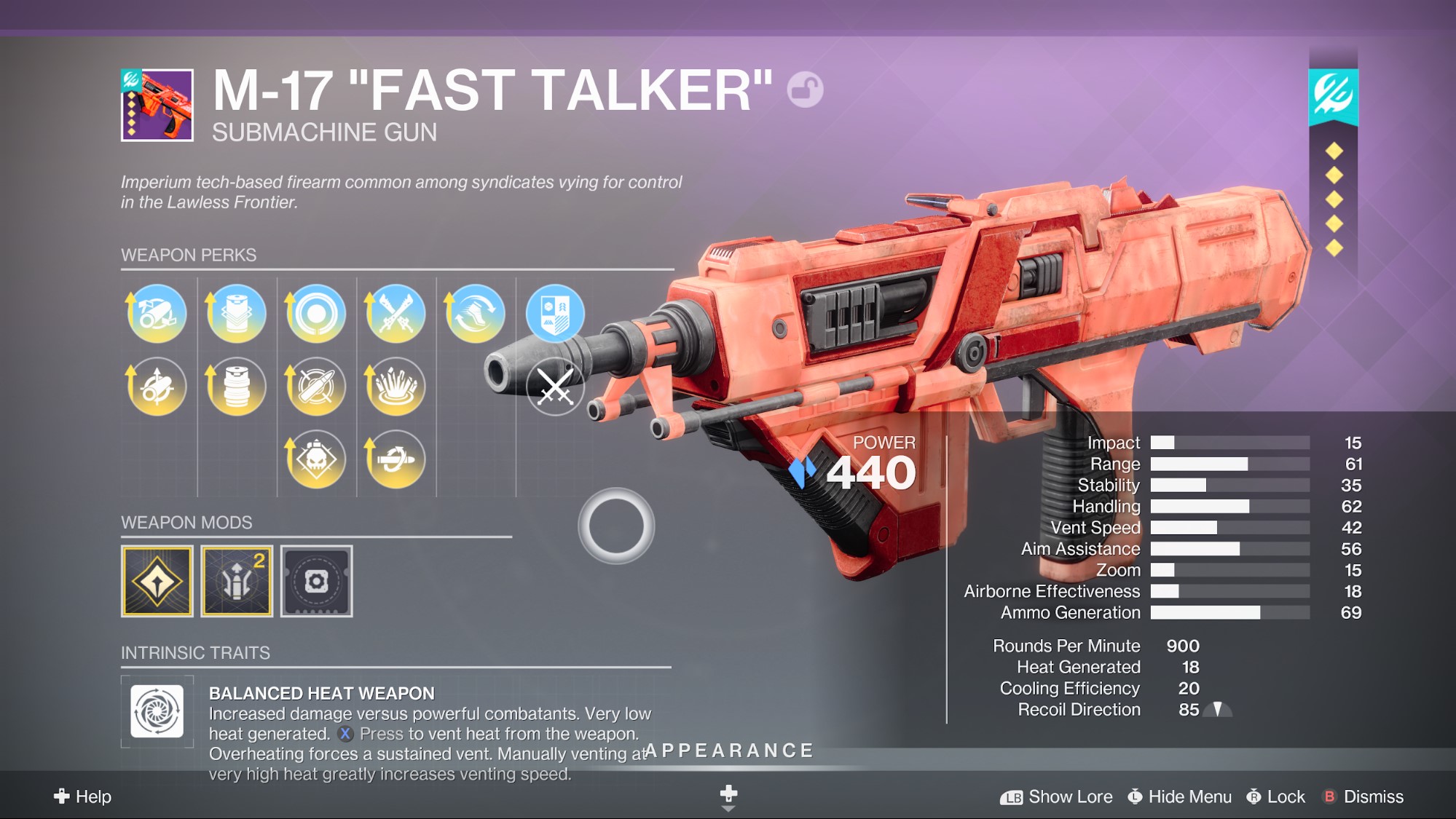The image size is (1456, 819).
Task: Open the blue shield emblem perk
Action: [x=555, y=314]
